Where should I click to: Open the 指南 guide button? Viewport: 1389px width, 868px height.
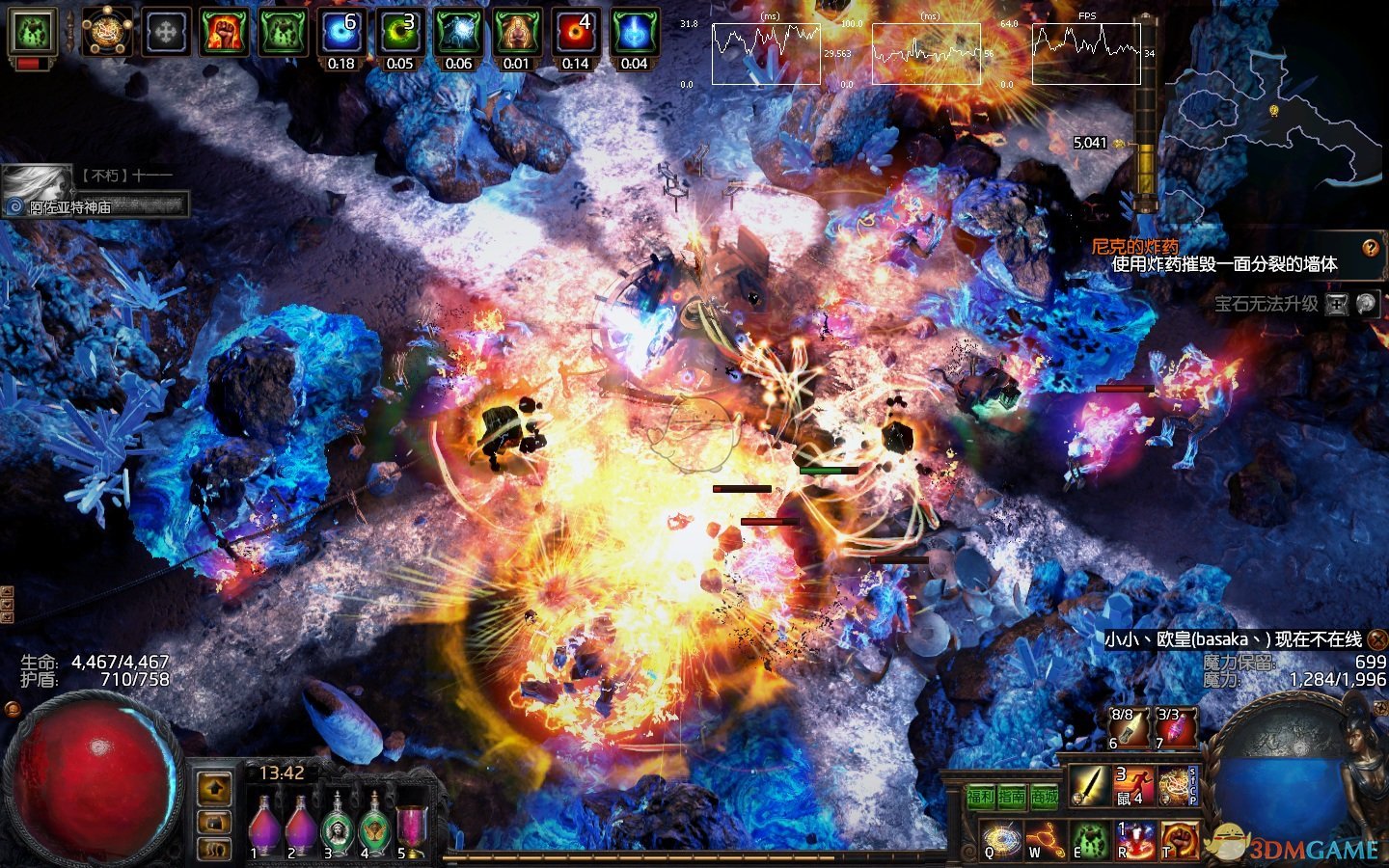(1012, 797)
